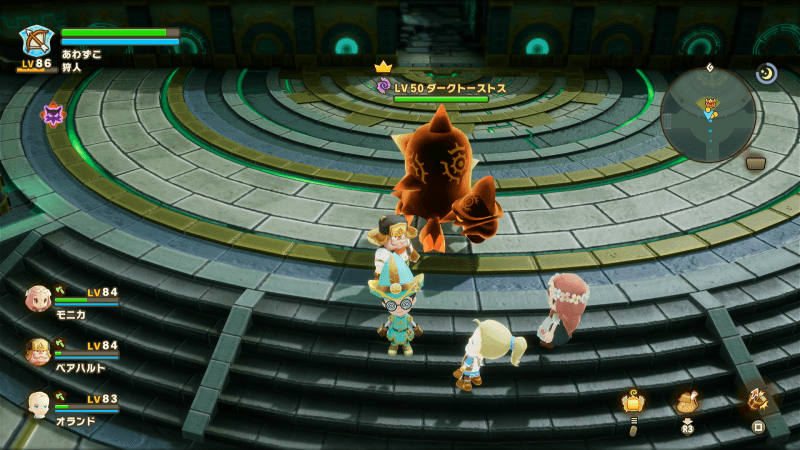Select party member ベアハルト portrait
800x450 pixels.
click(x=39, y=351)
